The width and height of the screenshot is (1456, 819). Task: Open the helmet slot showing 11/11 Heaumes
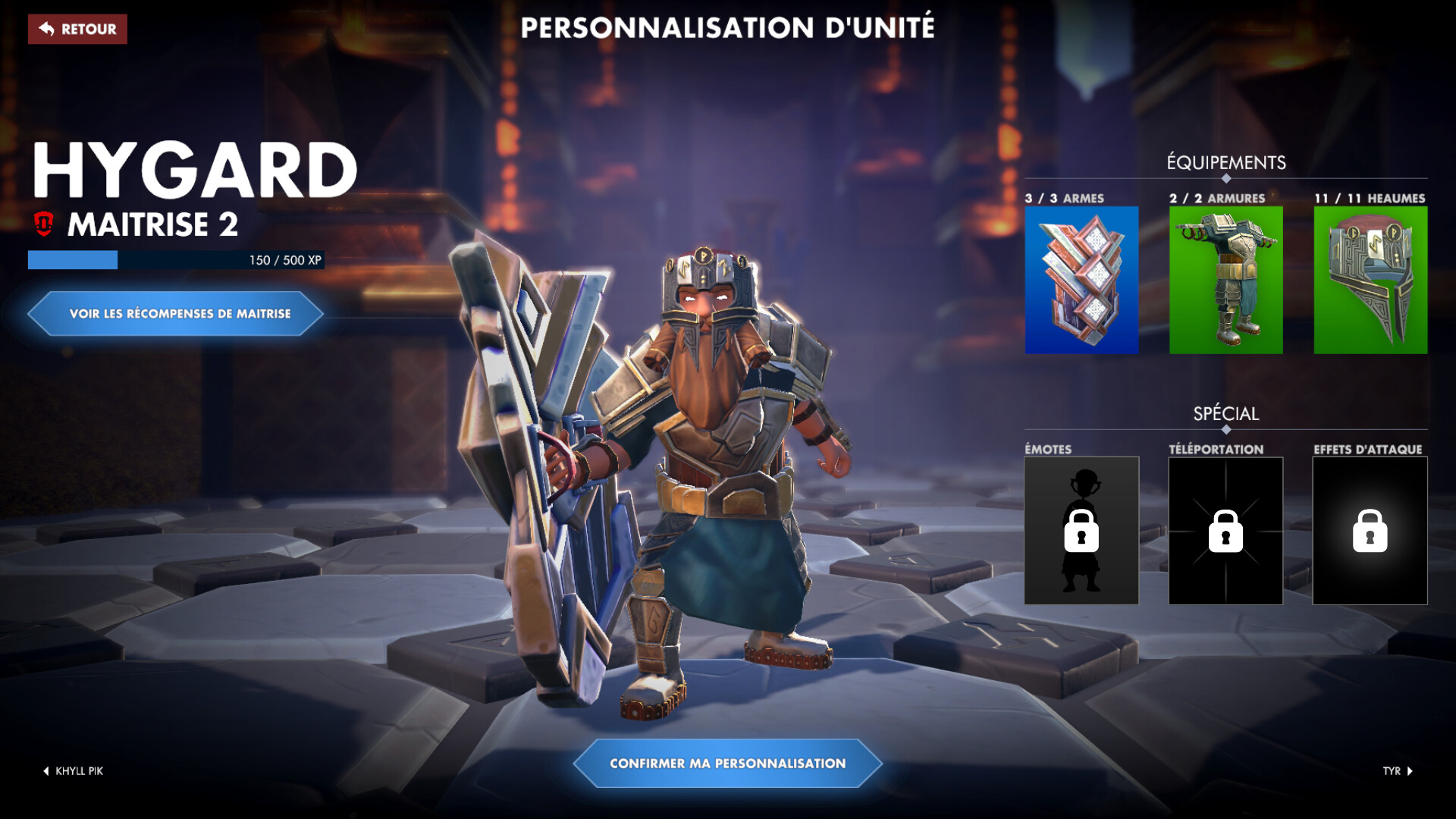1369,281
